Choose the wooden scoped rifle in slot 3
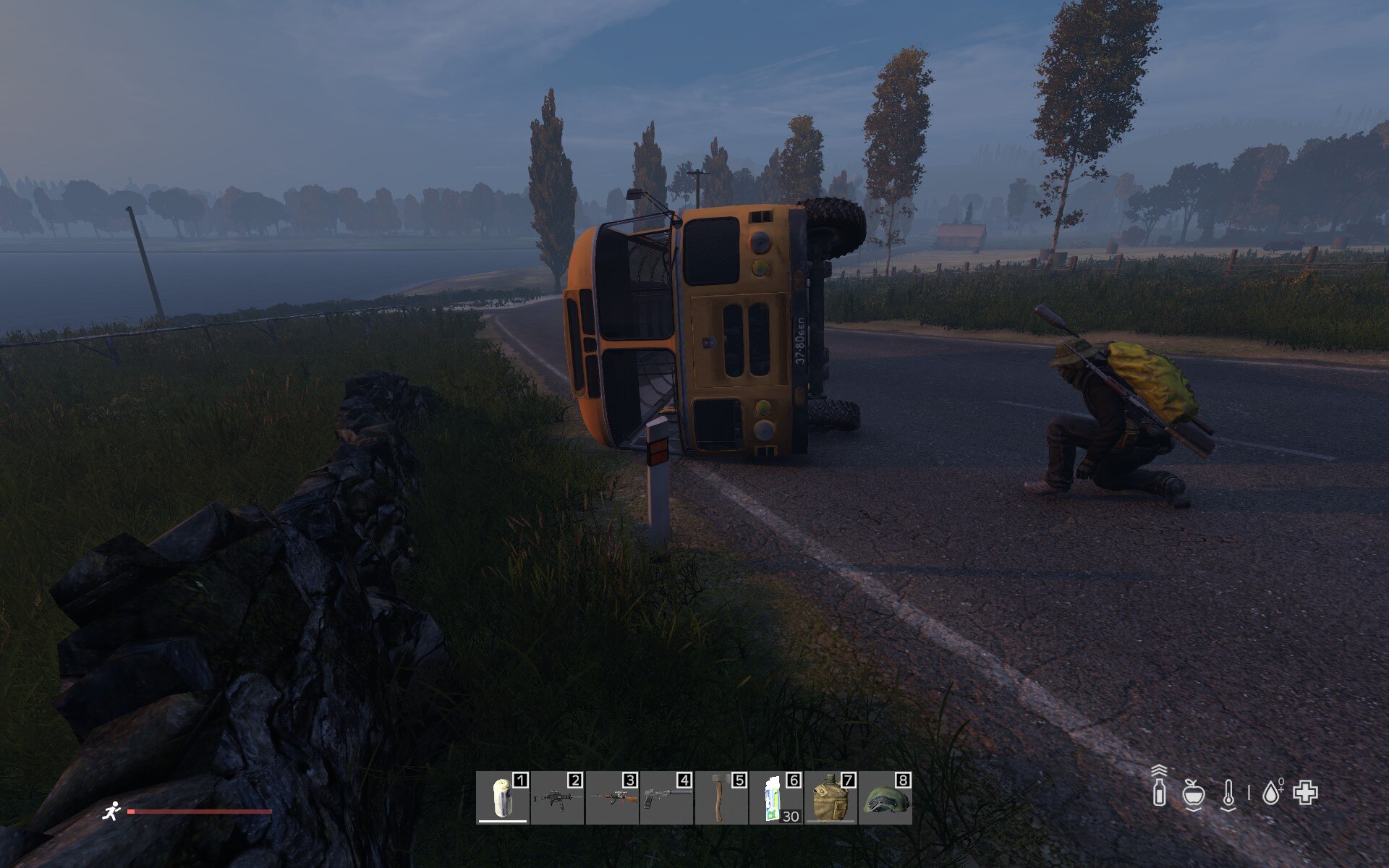 [612, 798]
